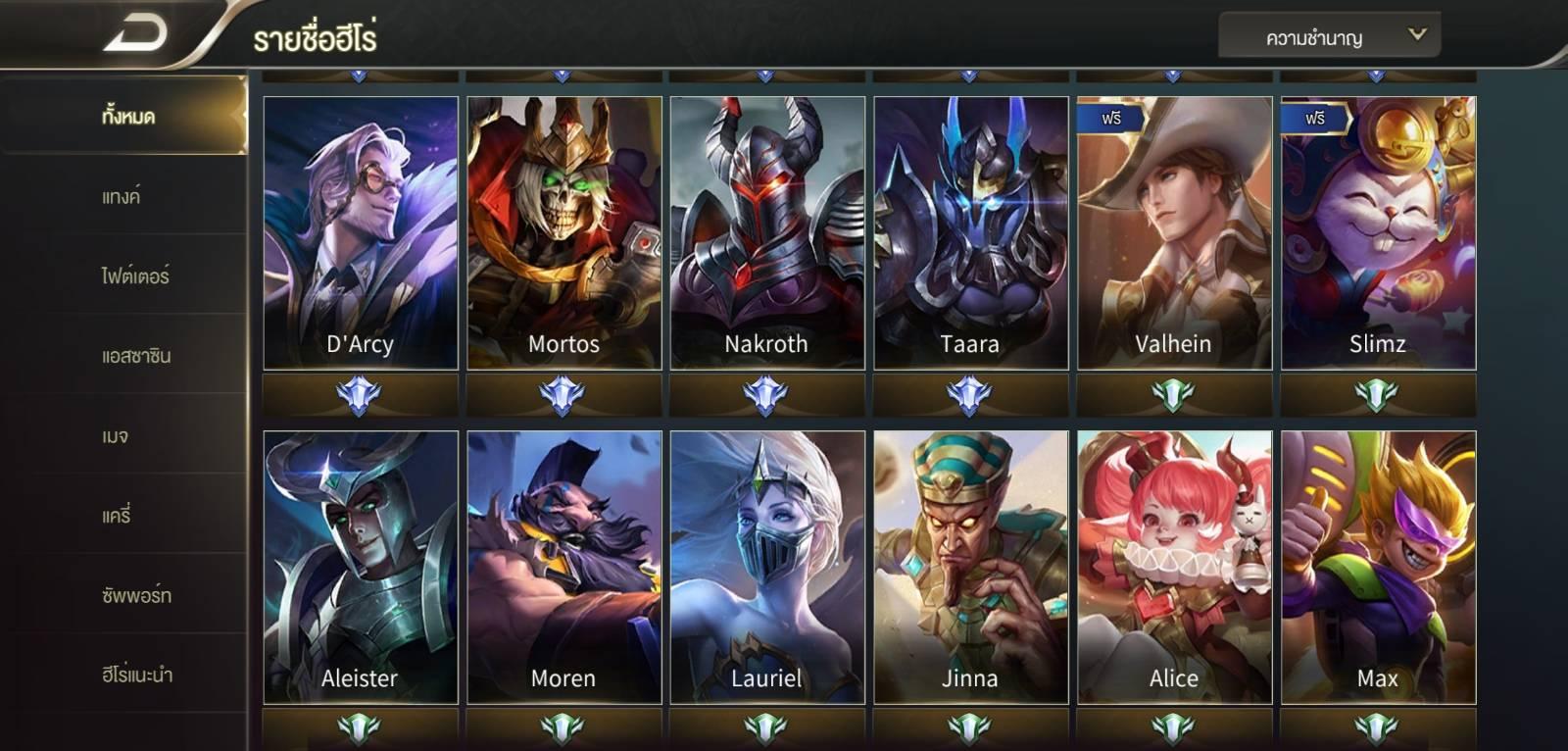
Task: Select the Jinna hero card
Action: (x=971, y=567)
